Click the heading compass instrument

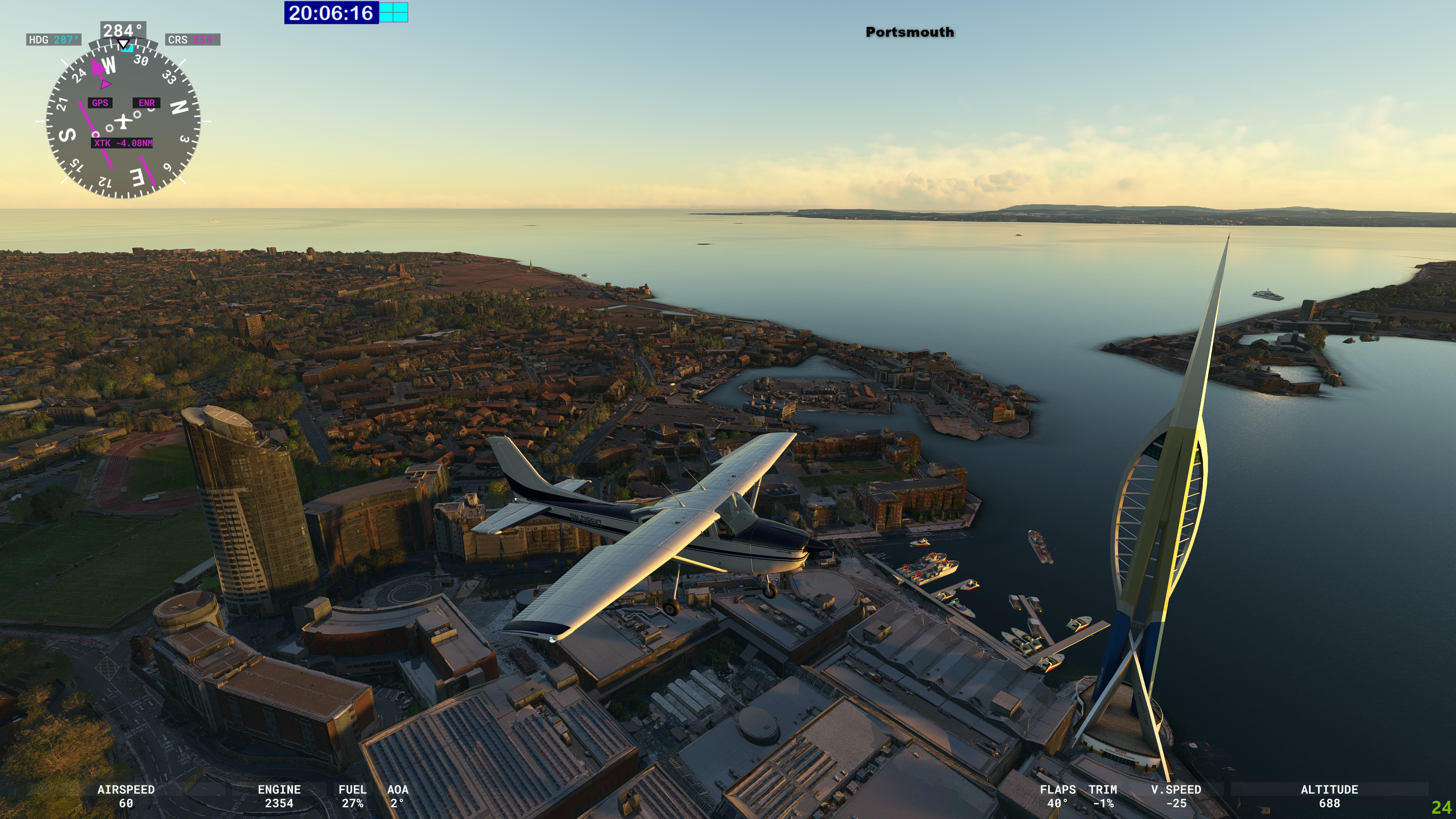click(x=122, y=121)
